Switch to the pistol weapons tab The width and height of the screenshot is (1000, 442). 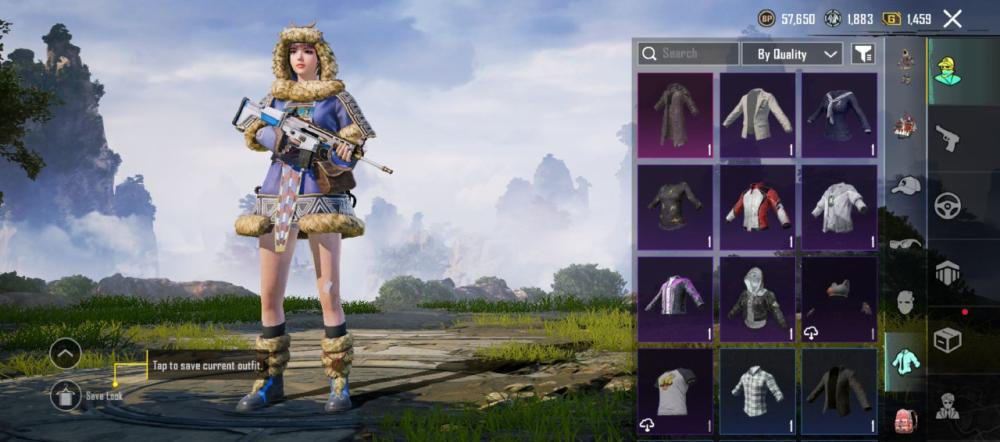pyautogui.click(x=947, y=138)
